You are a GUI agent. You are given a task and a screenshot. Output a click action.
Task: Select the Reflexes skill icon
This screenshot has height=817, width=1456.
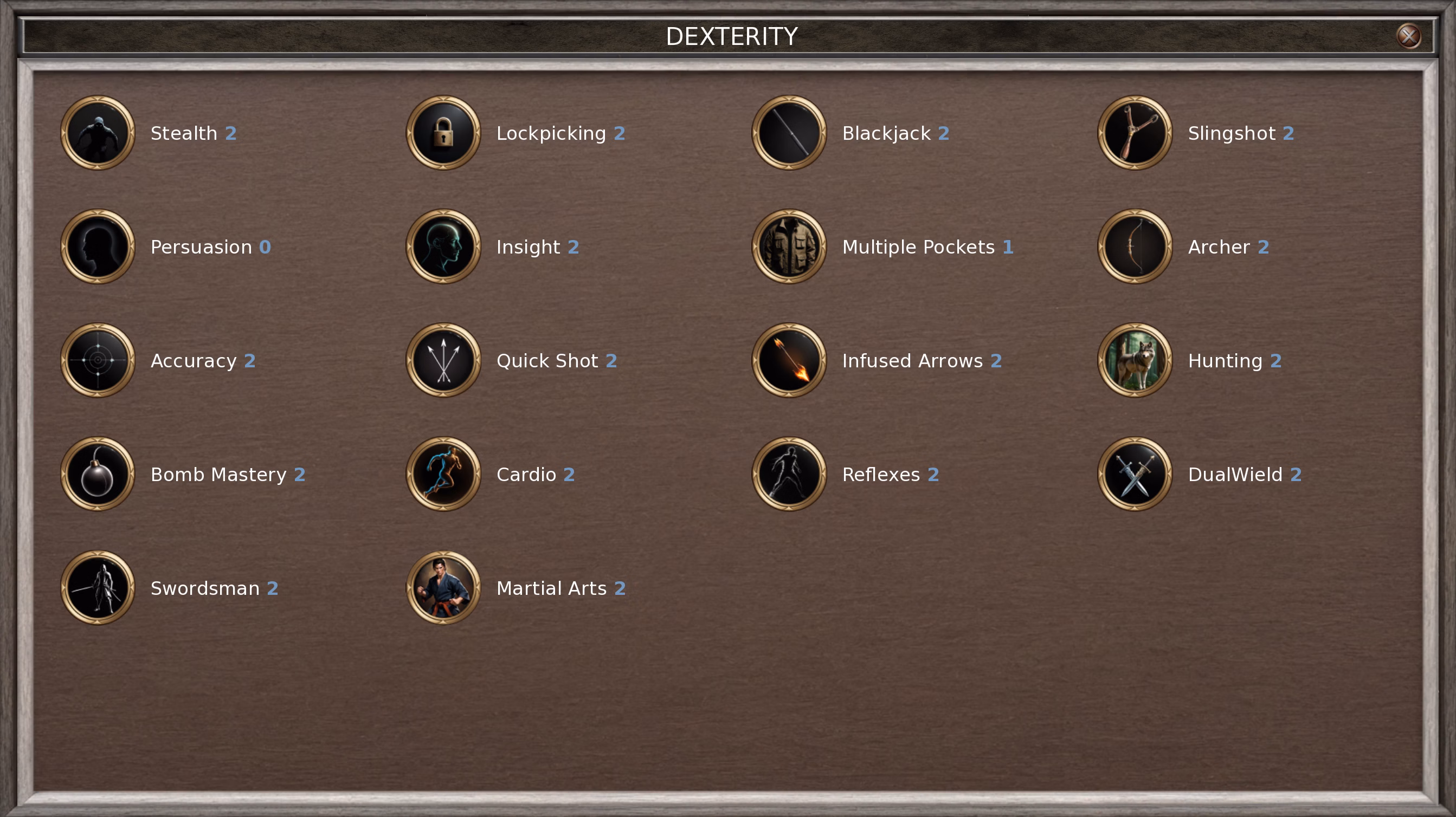coord(789,474)
